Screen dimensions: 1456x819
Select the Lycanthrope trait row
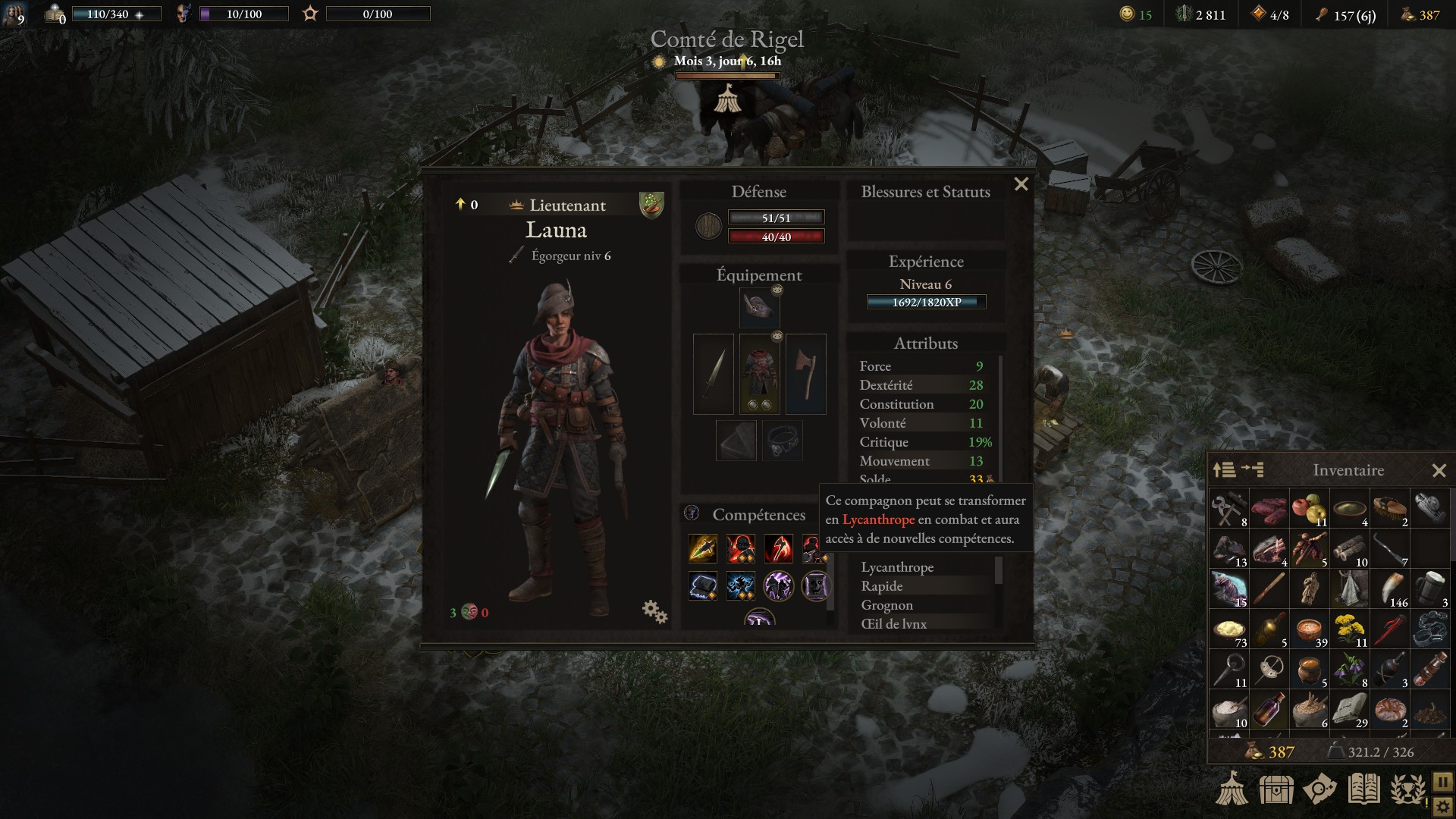pyautogui.click(x=897, y=567)
